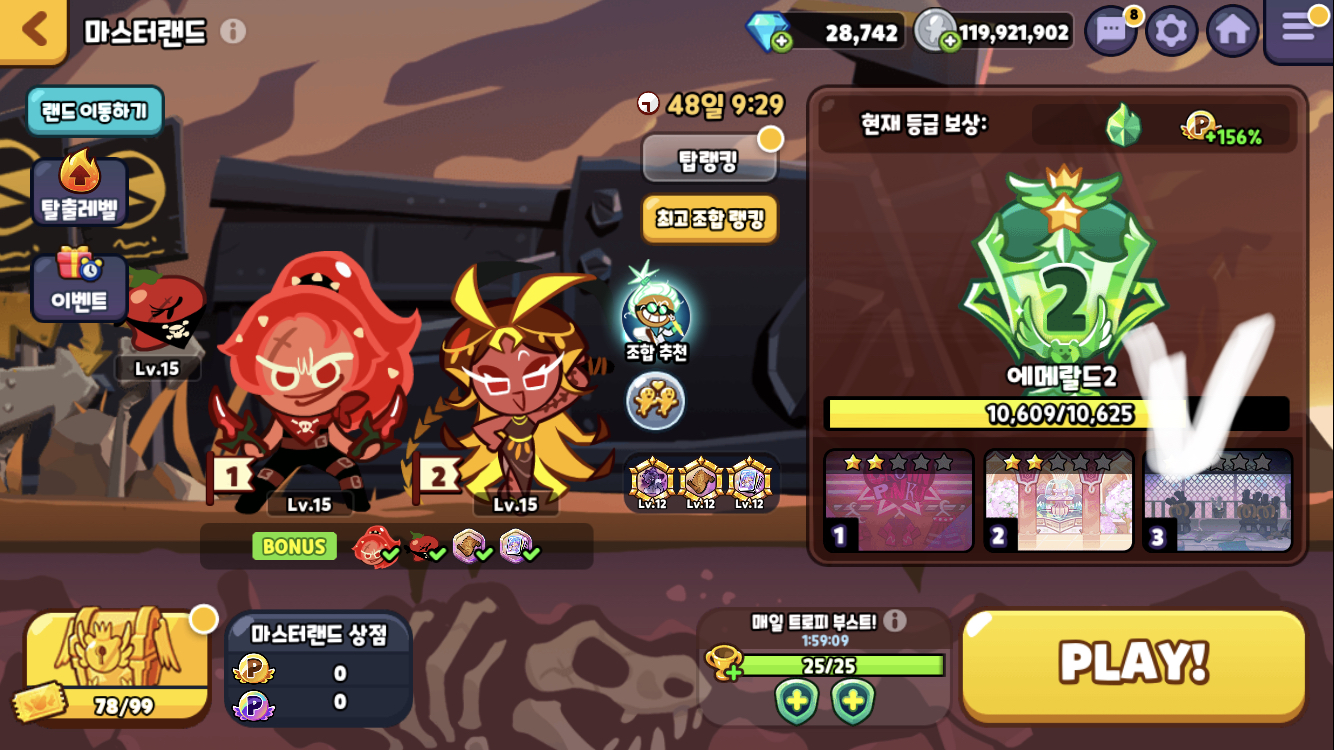Open the chat messages button
The height and width of the screenshot is (750, 1334).
[x=1112, y=32]
